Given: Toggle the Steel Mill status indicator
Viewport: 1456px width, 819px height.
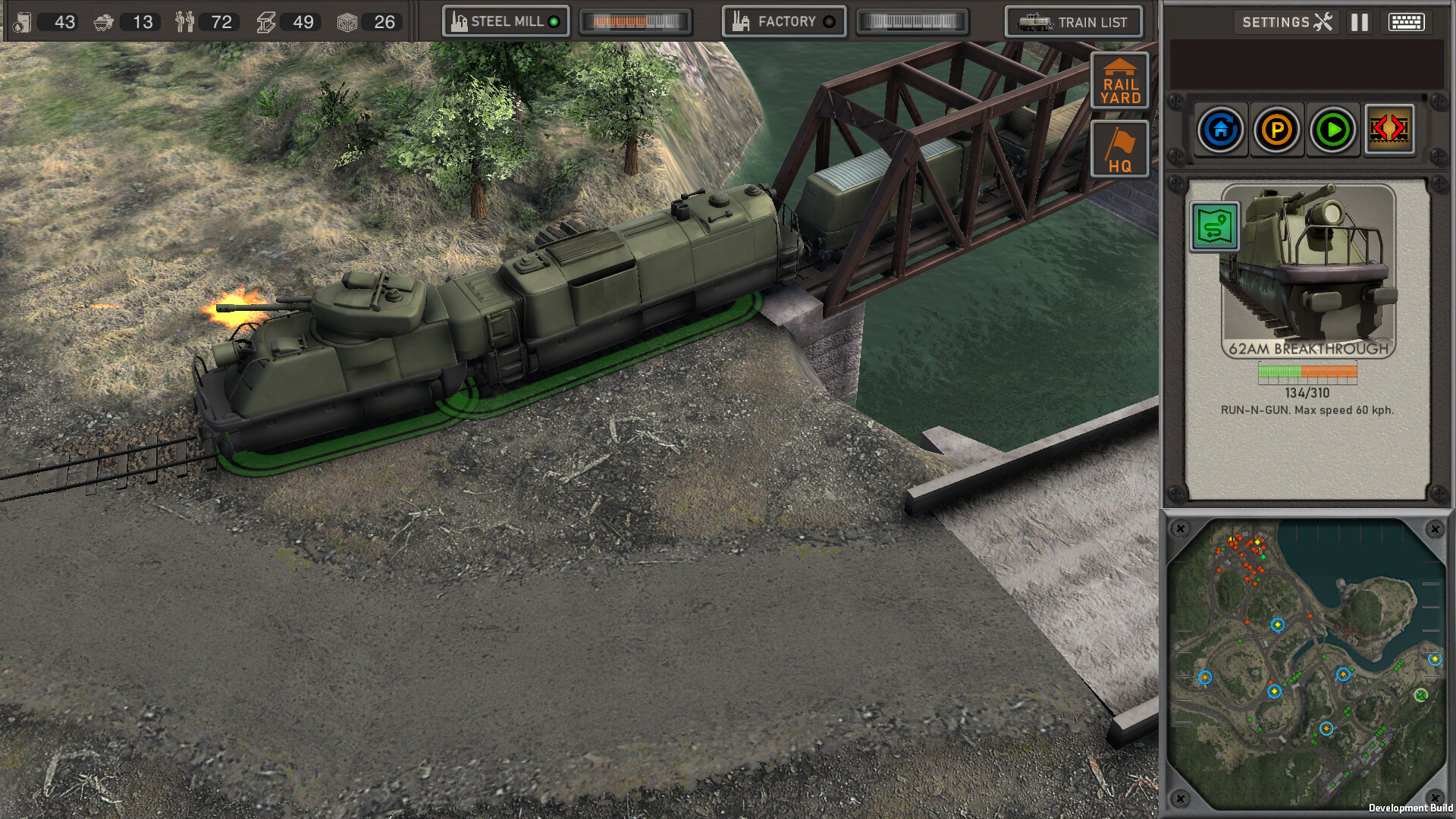Looking at the screenshot, I should coord(553,22).
